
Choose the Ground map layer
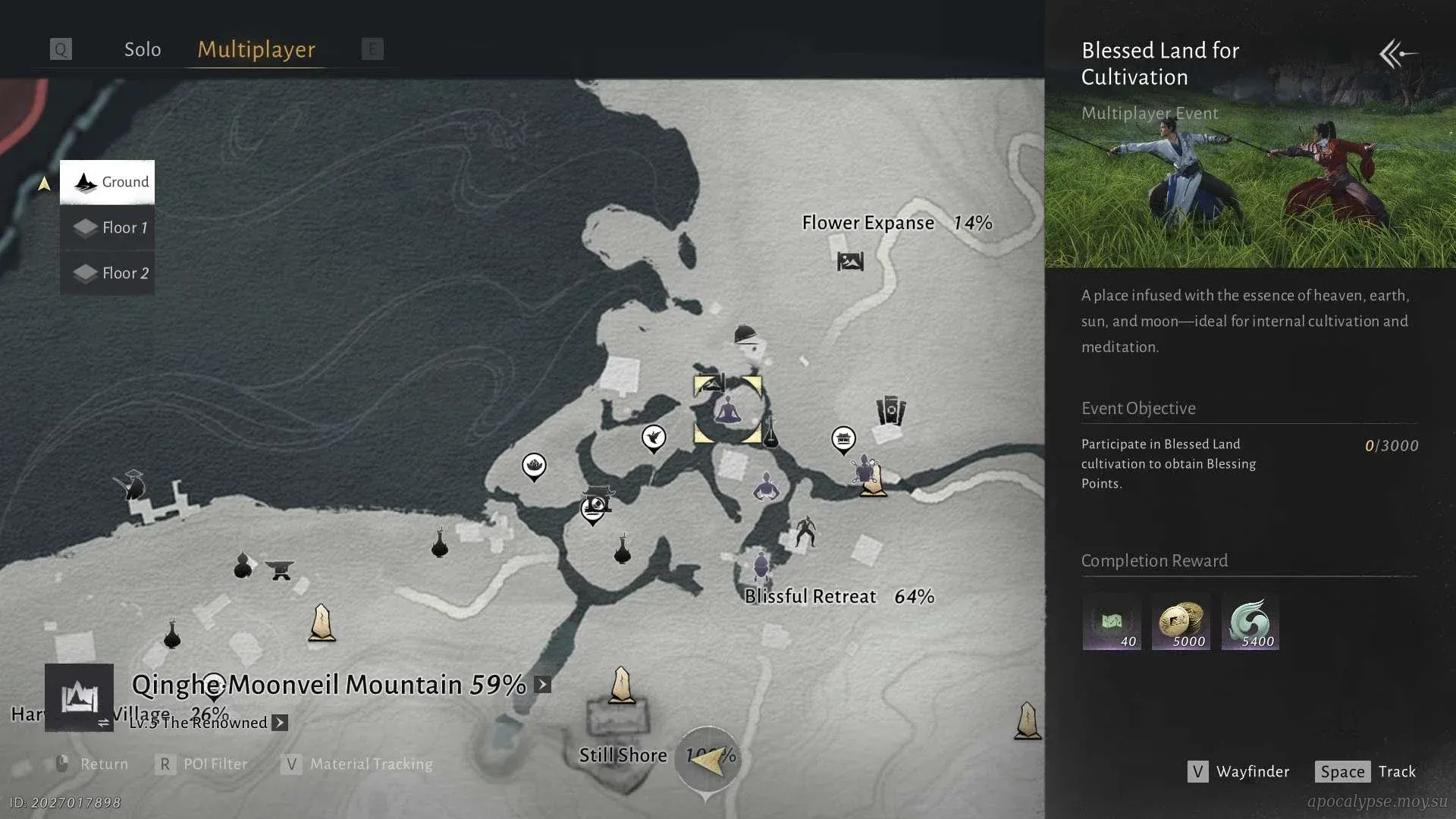[x=108, y=182]
